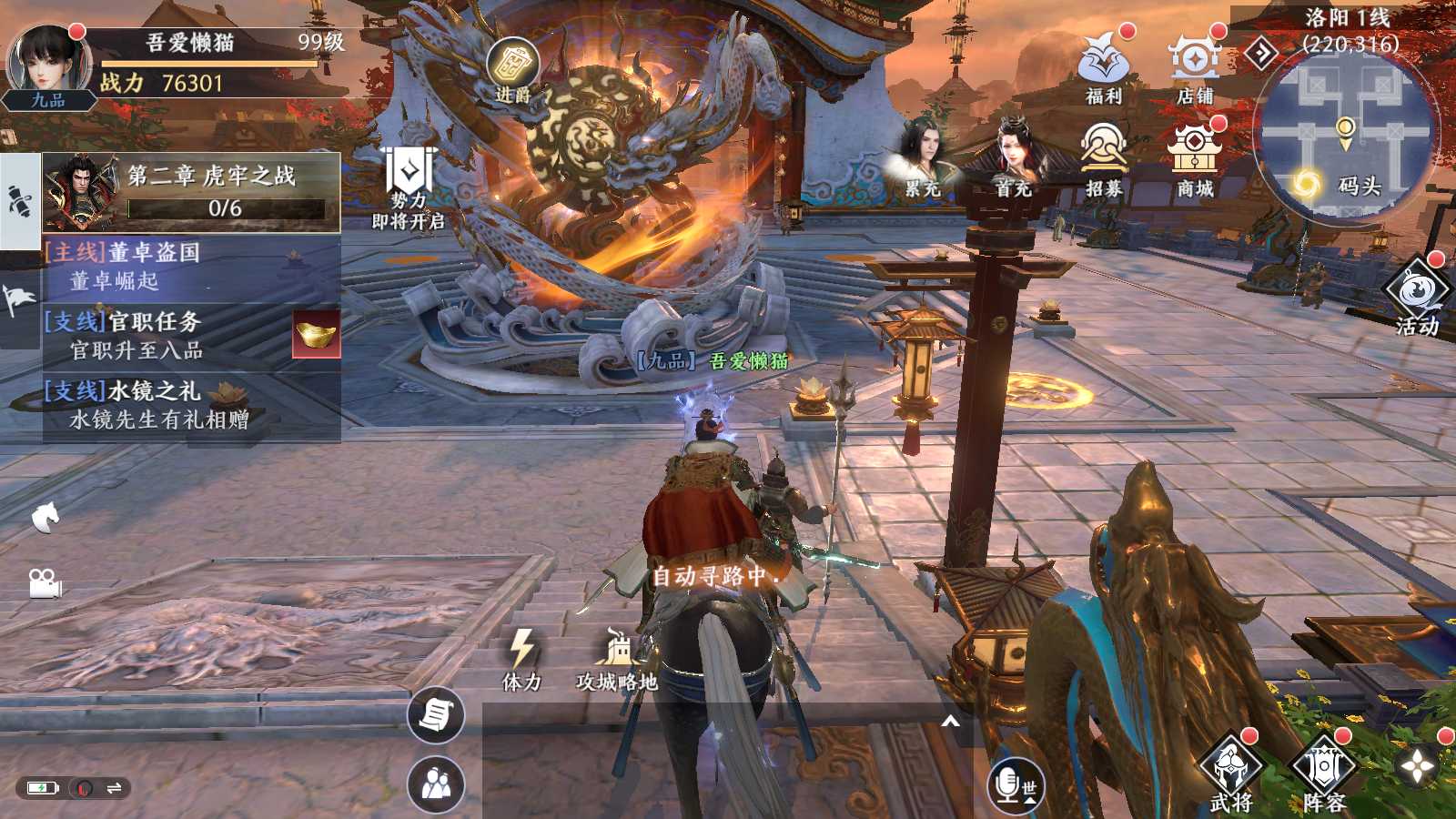Open the 店铺 shop menu

click(x=1195, y=64)
